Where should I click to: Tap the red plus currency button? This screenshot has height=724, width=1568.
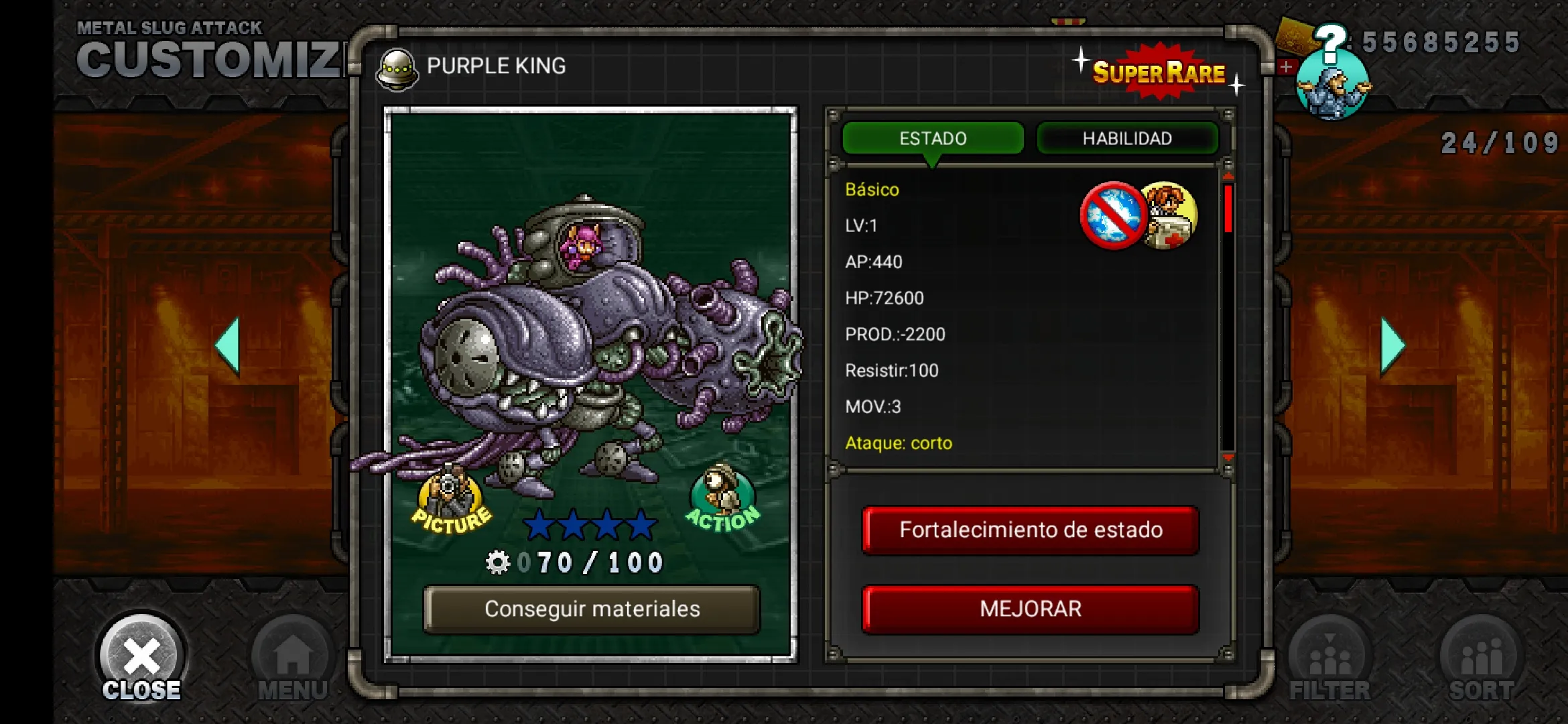point(1285,67)
